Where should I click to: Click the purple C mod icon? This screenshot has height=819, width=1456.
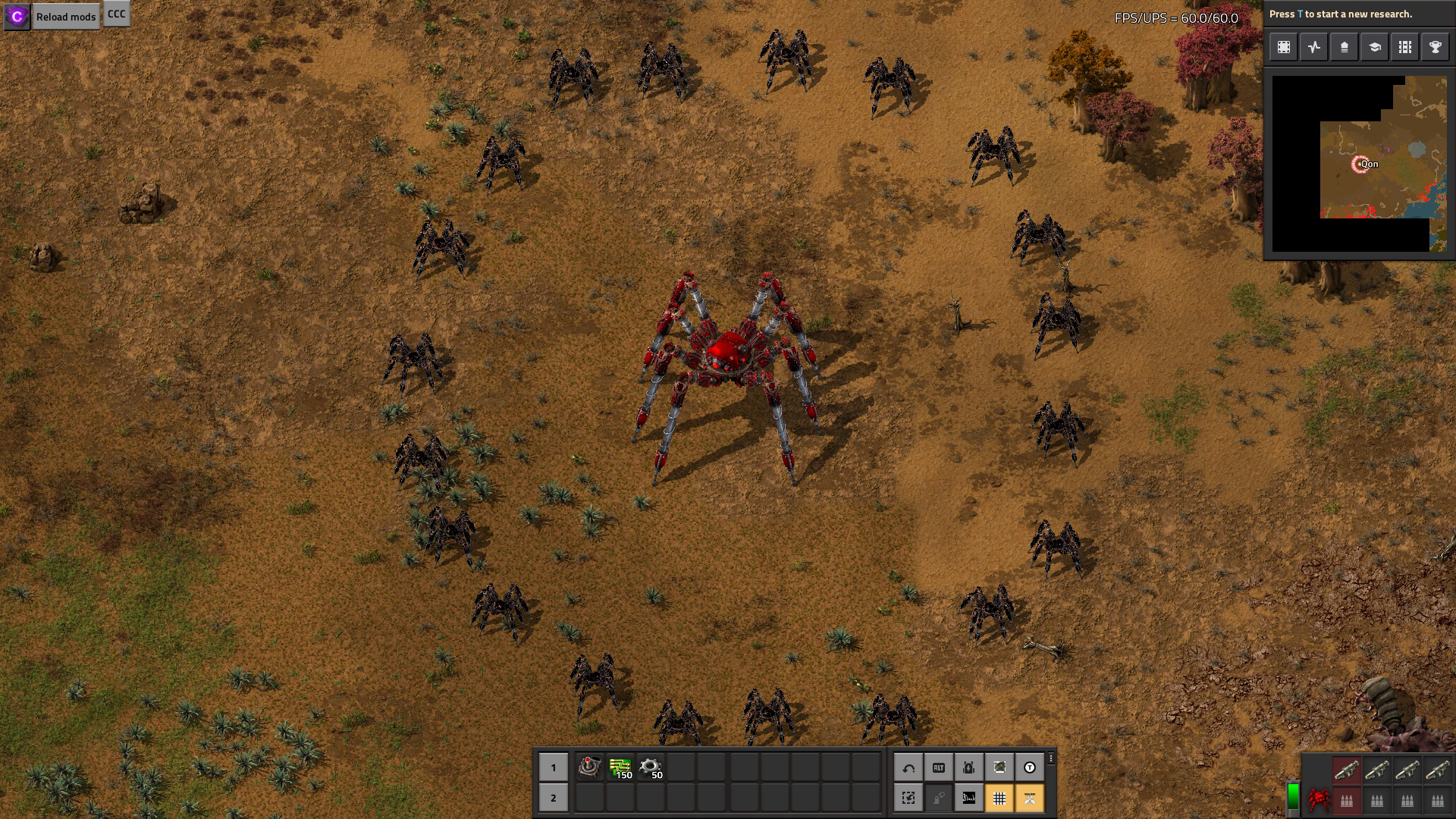click(x=17, y=17)
